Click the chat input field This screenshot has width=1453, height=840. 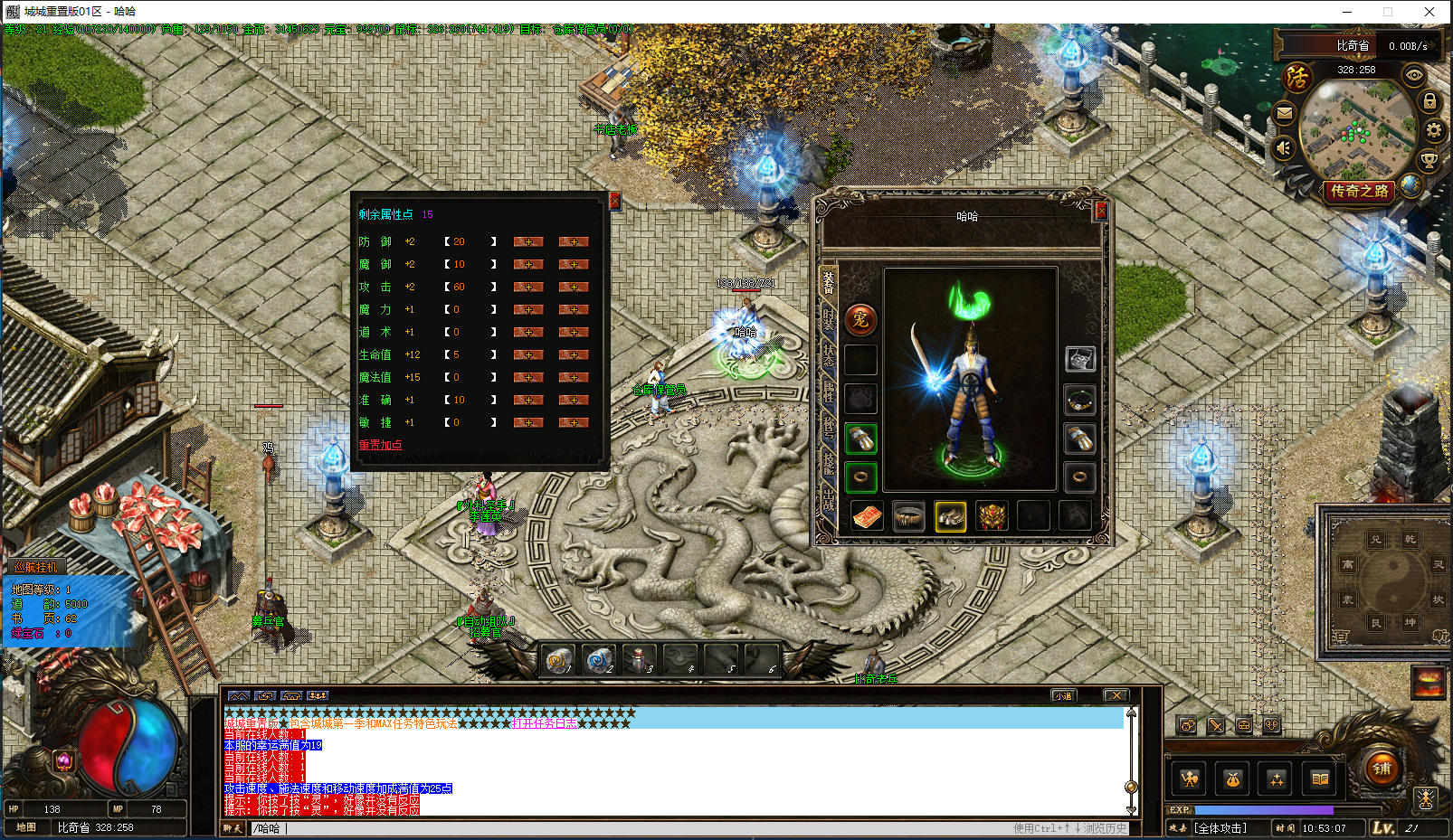[633, 828]
